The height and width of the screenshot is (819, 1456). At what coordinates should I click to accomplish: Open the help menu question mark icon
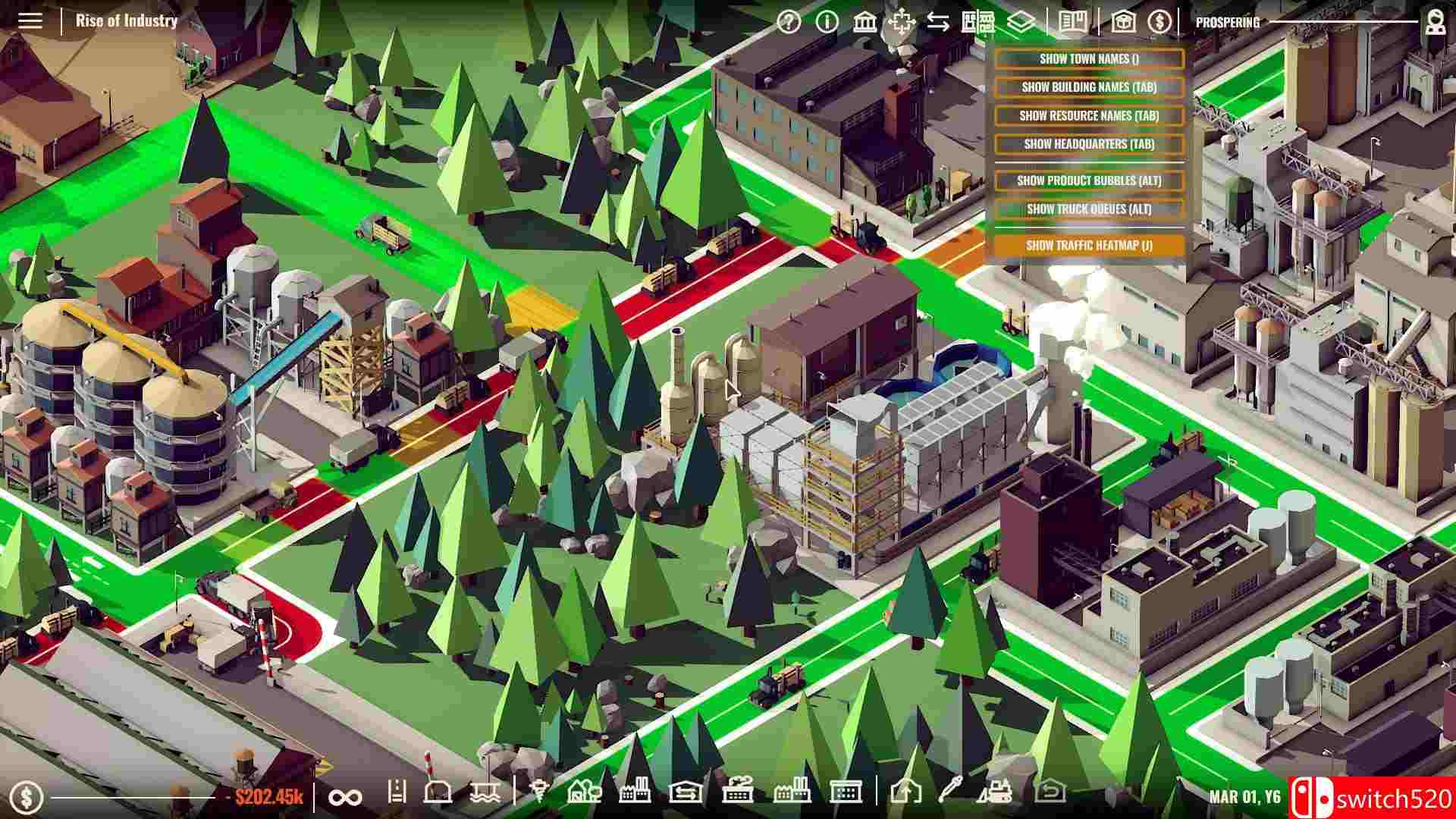[789, 21]
